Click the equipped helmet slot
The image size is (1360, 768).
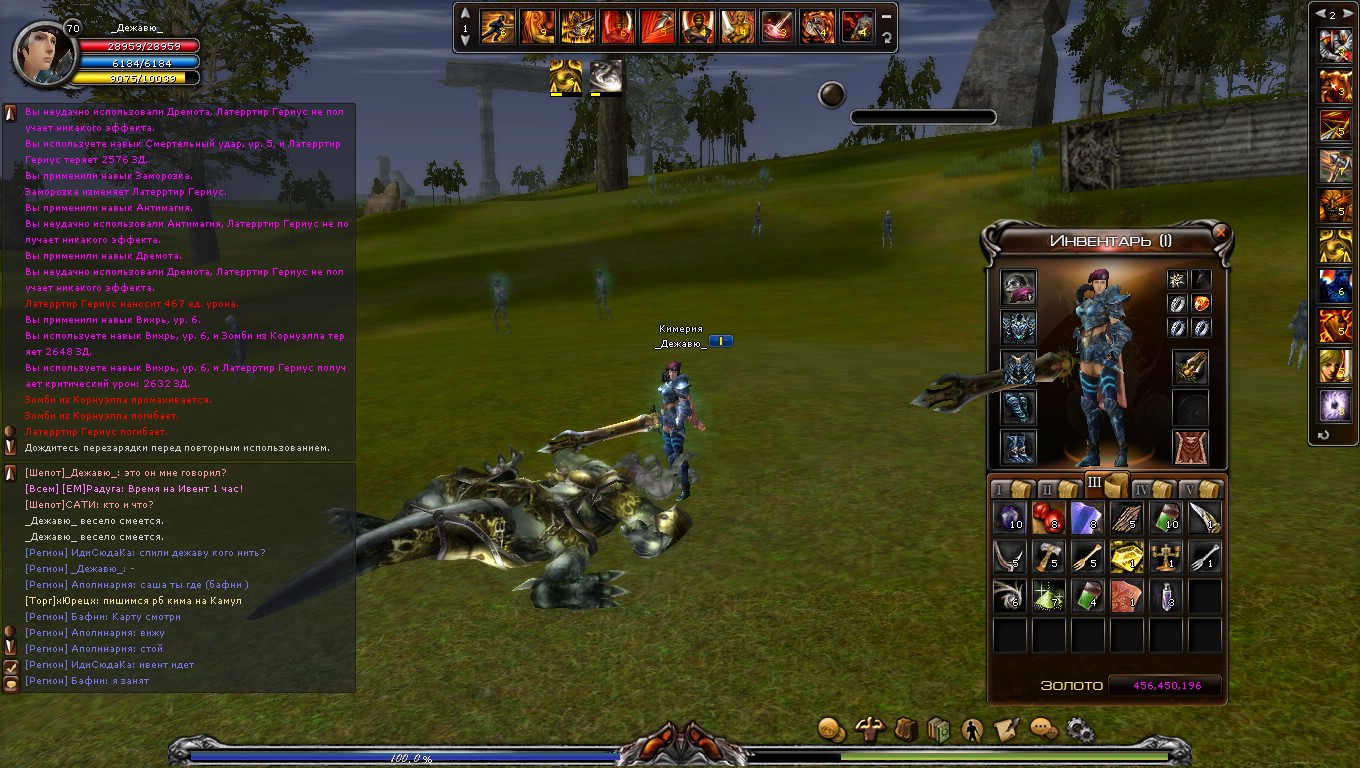pyautogui.click(x=1019, y=288)
